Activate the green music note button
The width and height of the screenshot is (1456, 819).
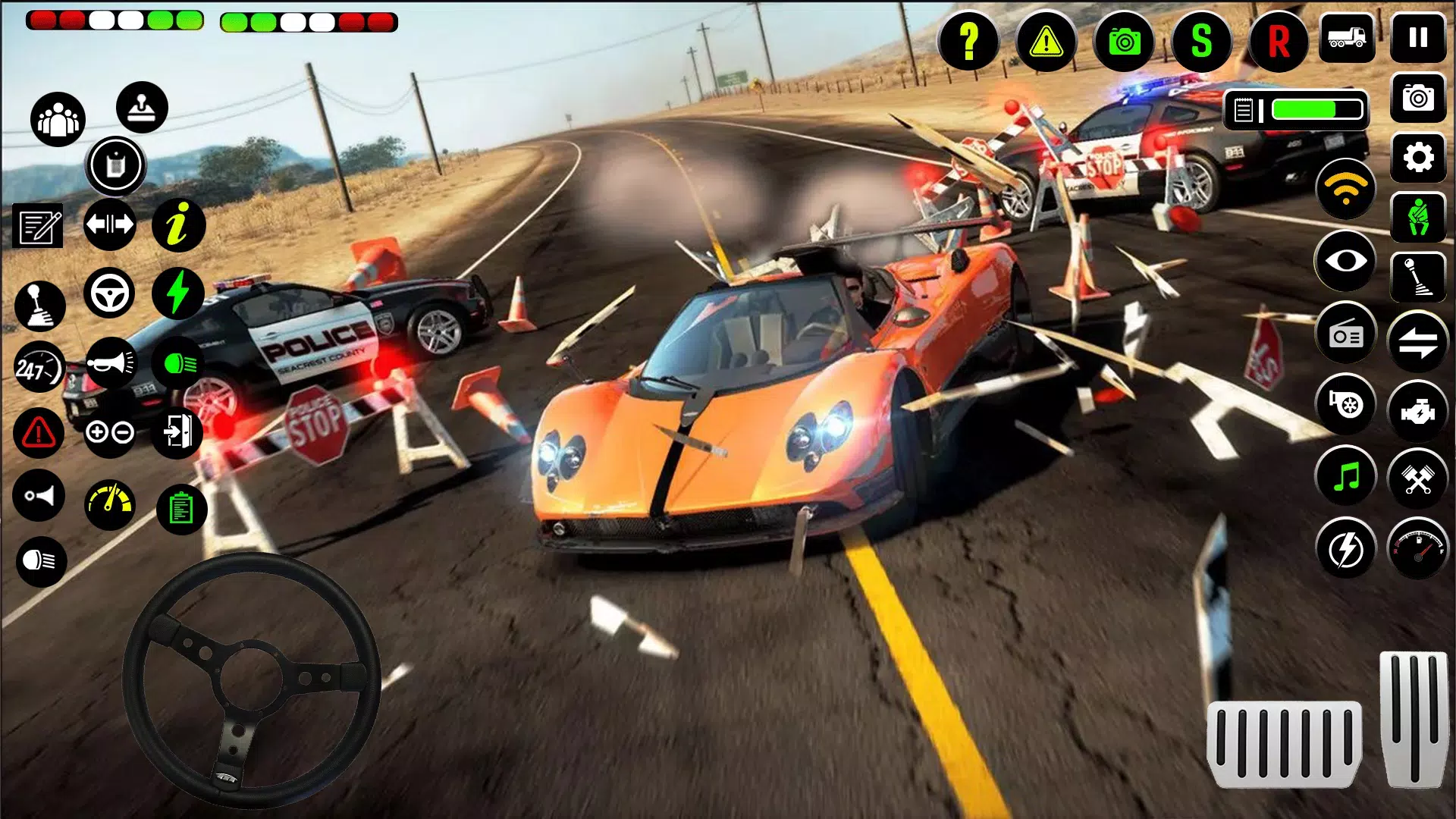click(1346, 478)
